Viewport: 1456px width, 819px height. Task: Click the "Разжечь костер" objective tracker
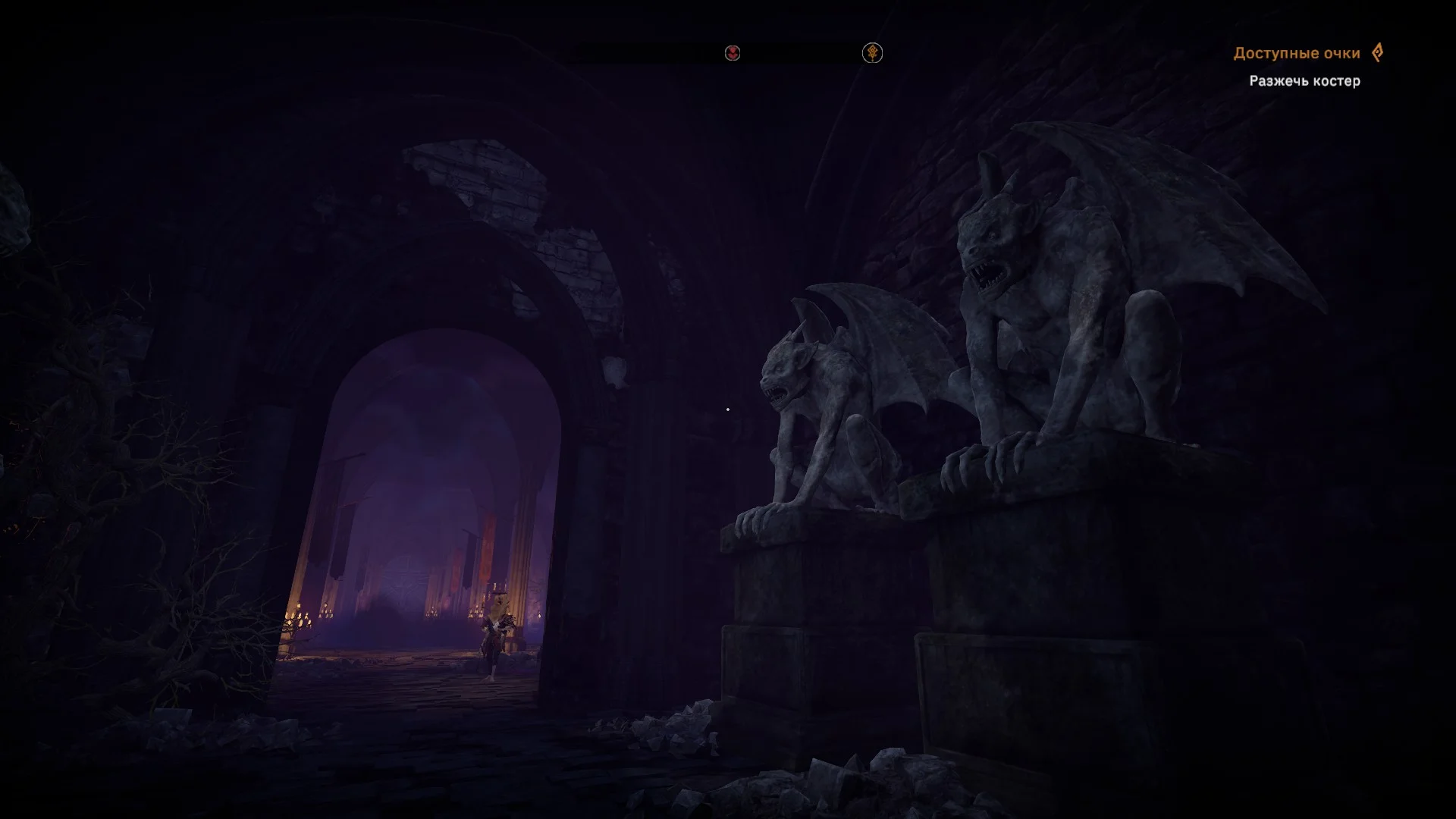point(1304,81)
